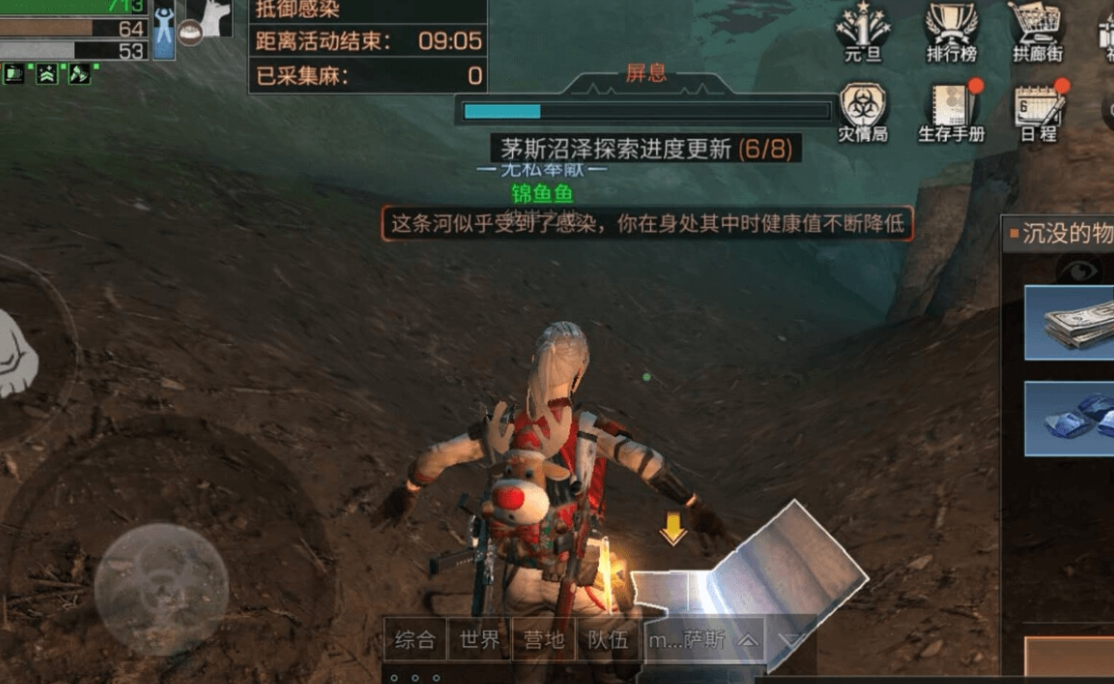Open the 生存手册 survival handbook
1114x684 pixels.
[x=951, y=110]
